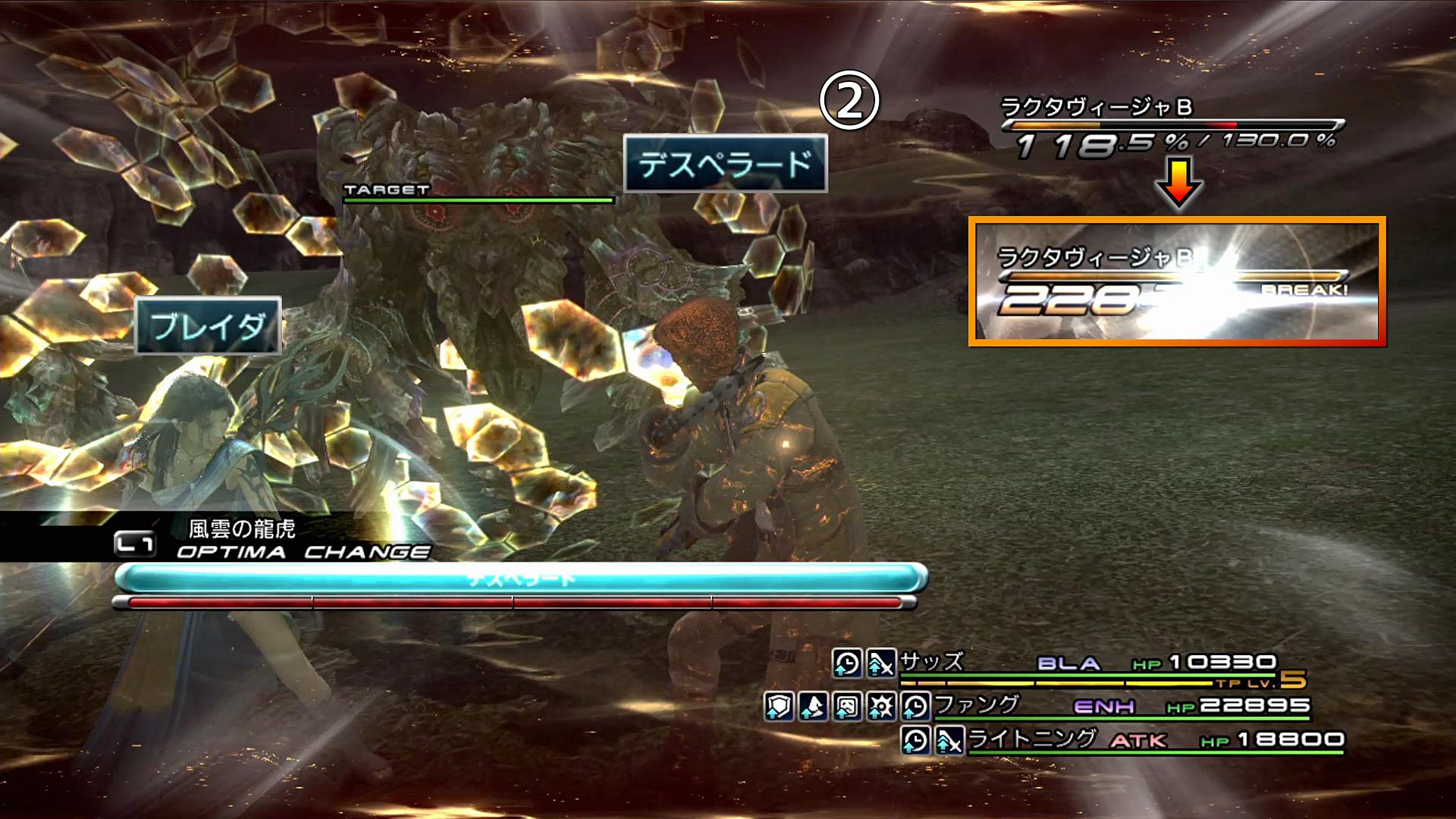1456x819 pixels.
Task: Click Fang's Shell wizard-hat status icon
Action: click(813, 707)
